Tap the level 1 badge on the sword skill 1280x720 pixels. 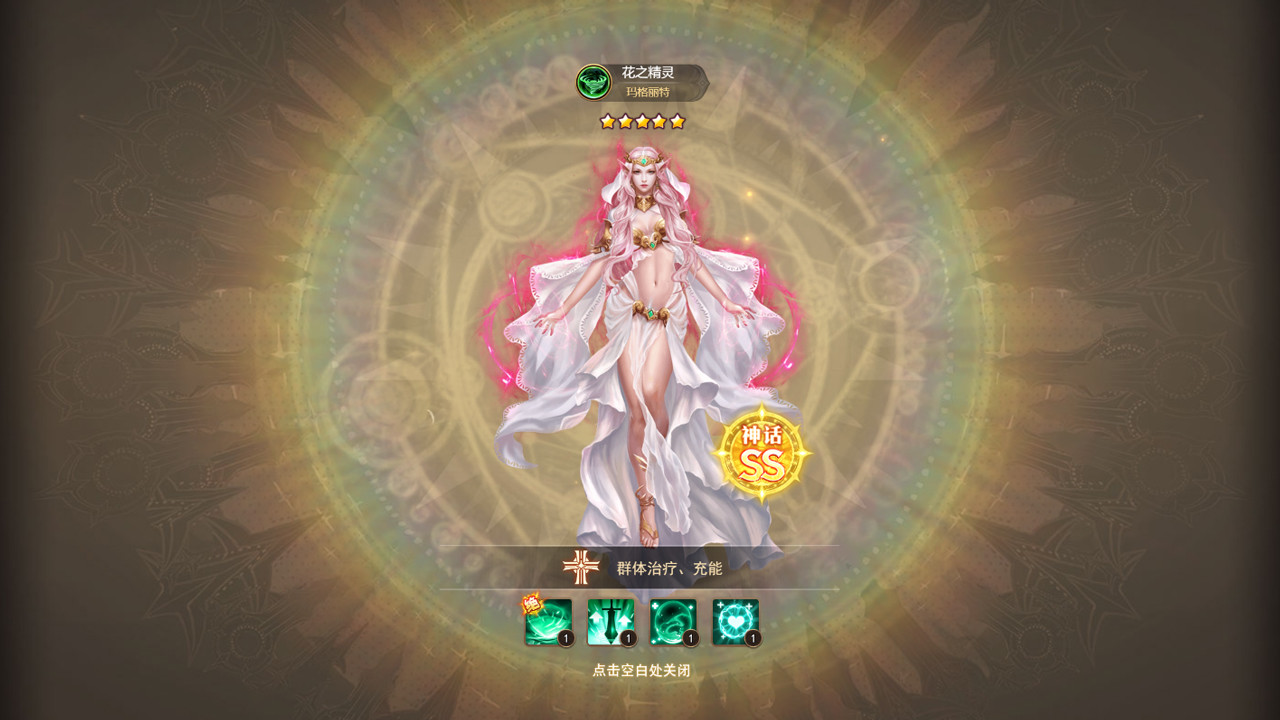[x=627, y=637]
